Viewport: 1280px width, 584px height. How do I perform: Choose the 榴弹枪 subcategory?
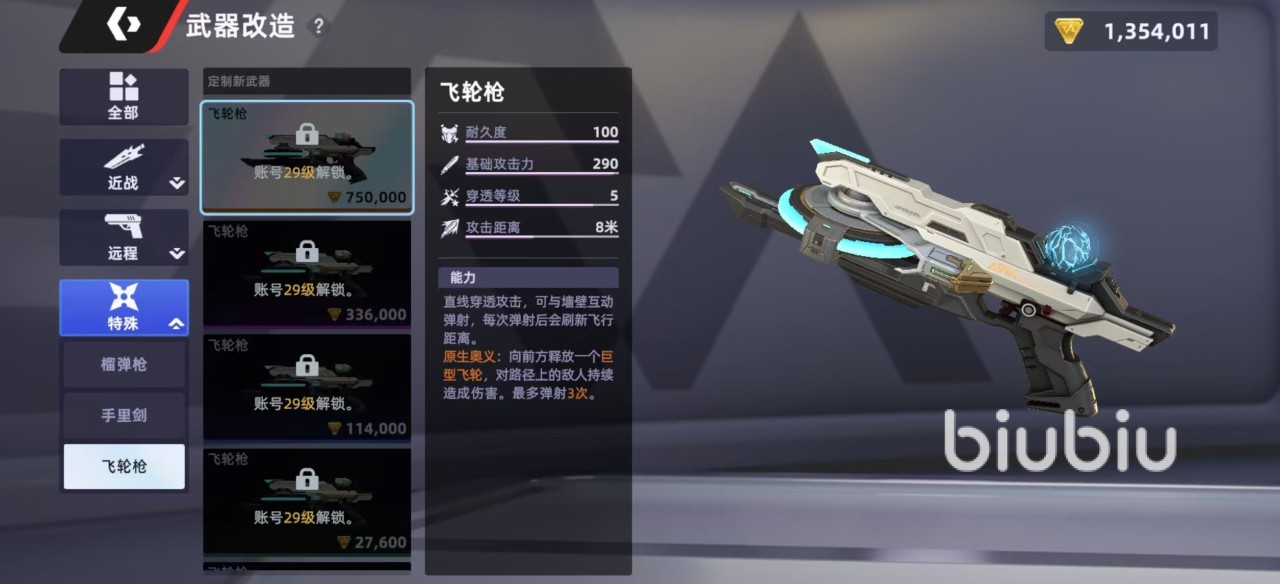(124, 364)
